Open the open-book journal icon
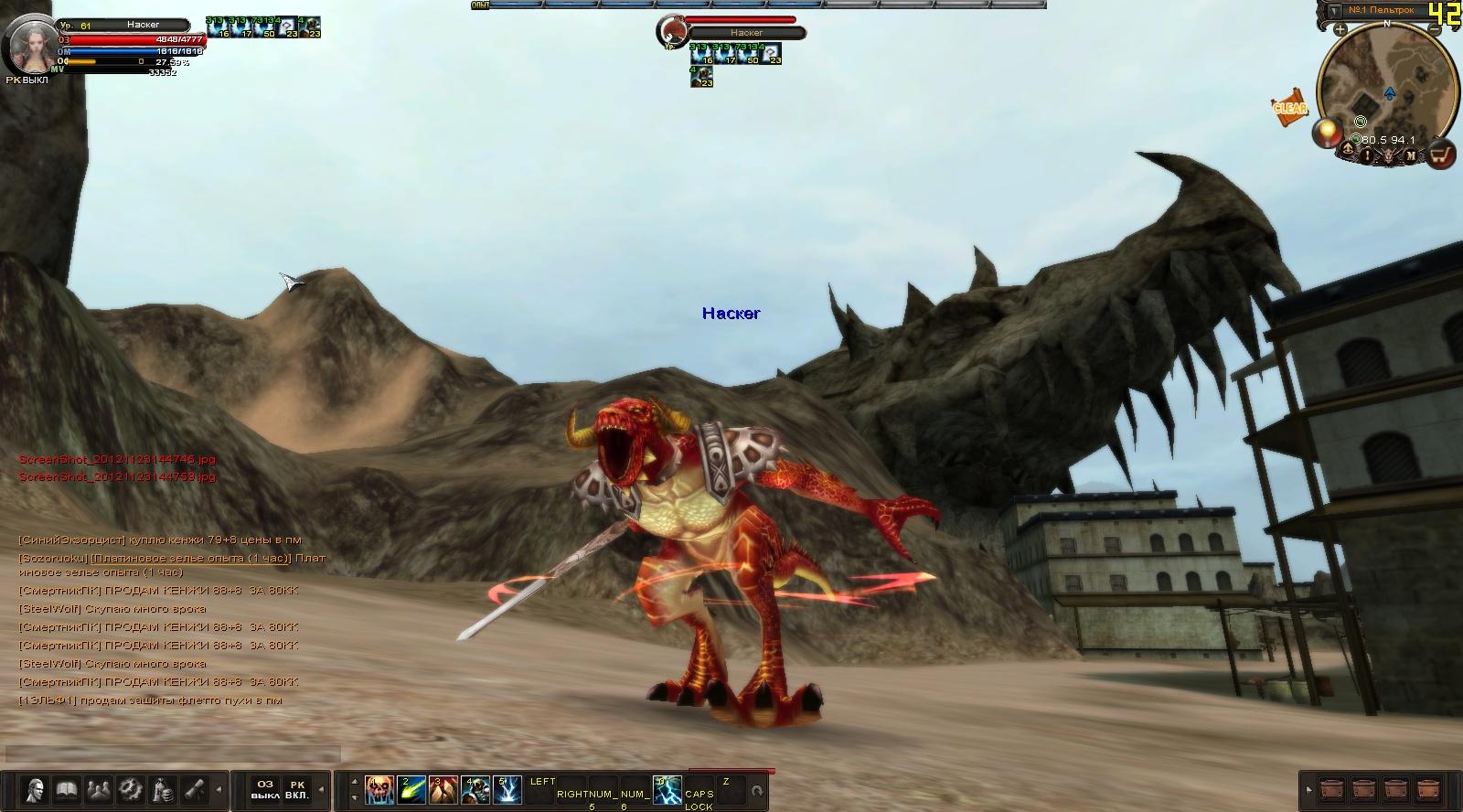Viewport: 1463px width, 812px height. tap(67, 789)
